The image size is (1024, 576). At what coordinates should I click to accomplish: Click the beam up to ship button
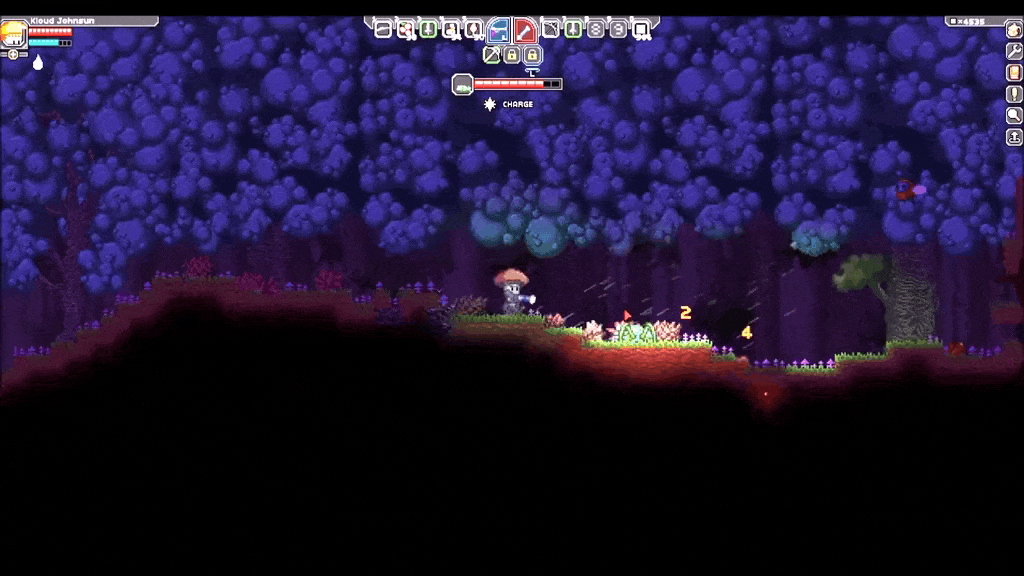point(1014,138)
